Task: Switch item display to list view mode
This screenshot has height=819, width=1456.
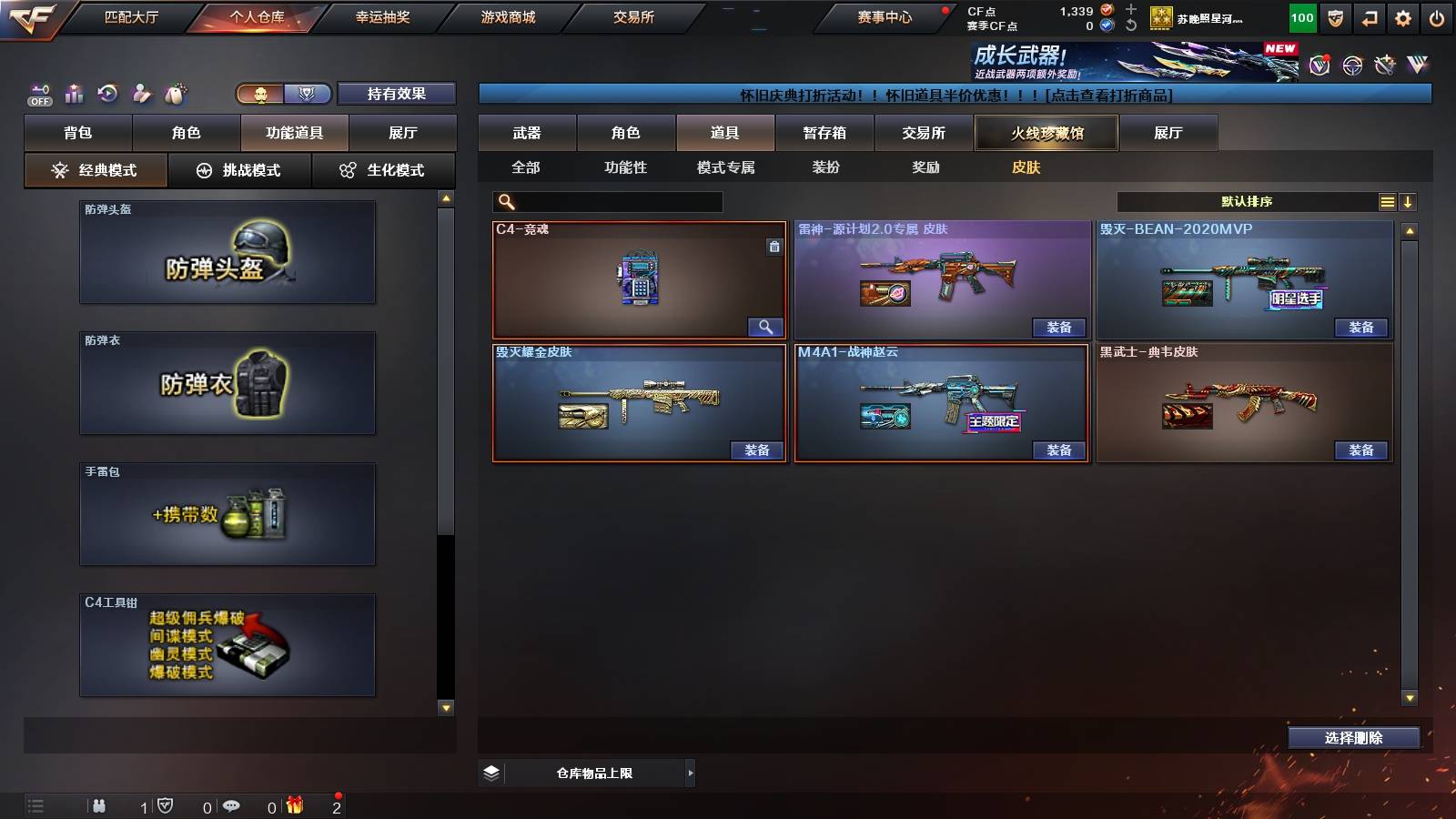Action: pos(1387,201)
